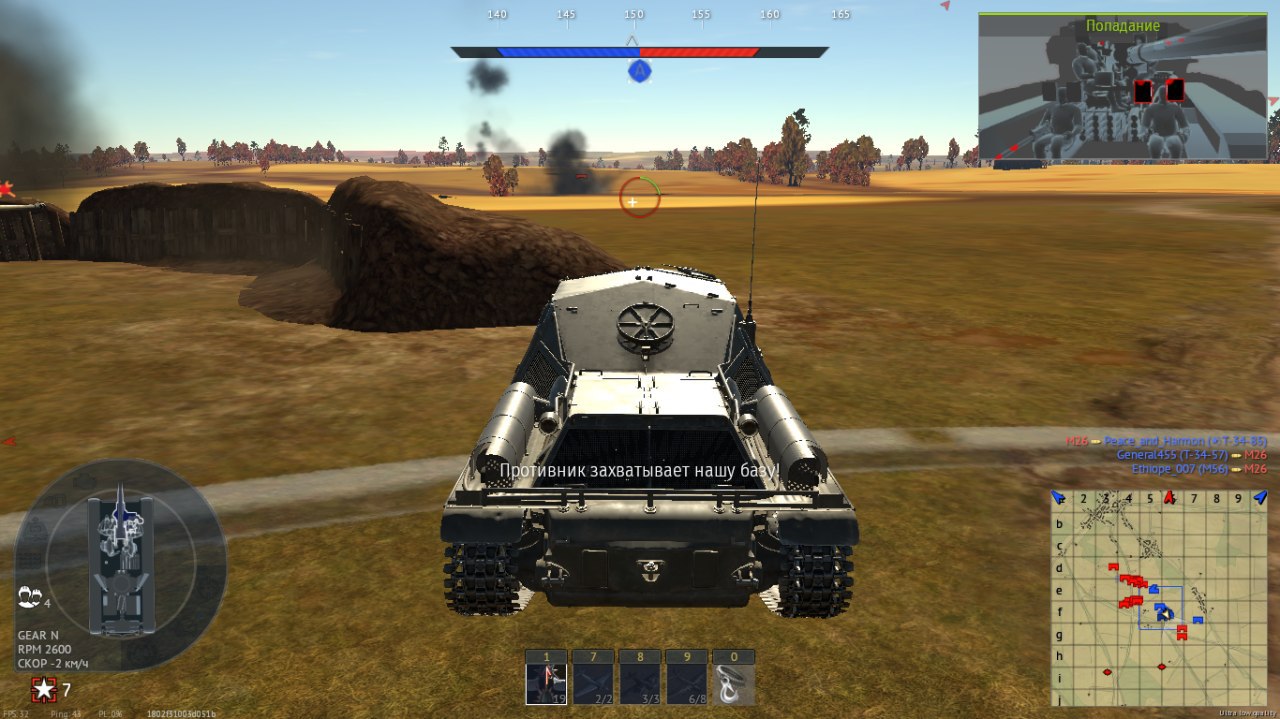Click the red star target icon
This screenshot has height=719, width=1280.
(44, 689)
